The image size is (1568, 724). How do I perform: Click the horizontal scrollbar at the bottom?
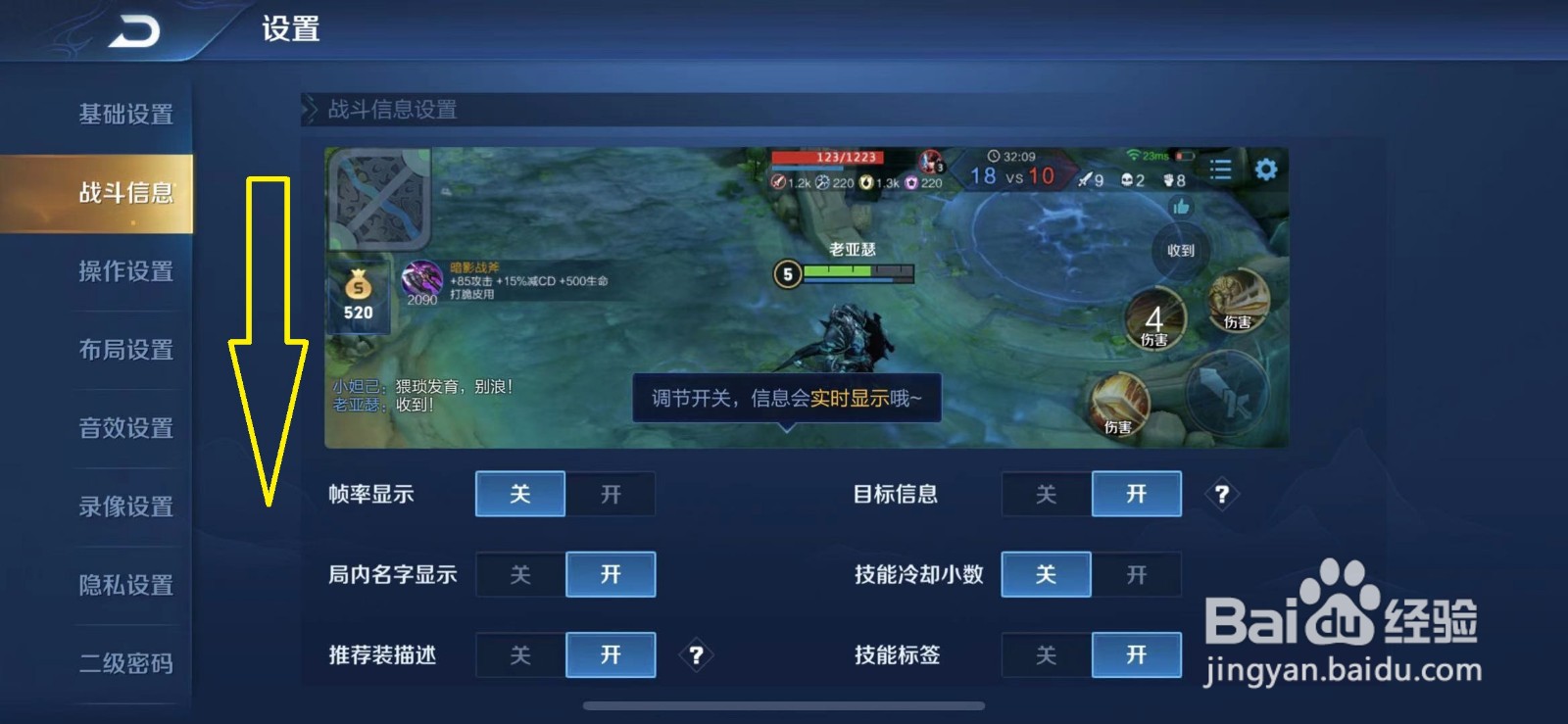784,704
